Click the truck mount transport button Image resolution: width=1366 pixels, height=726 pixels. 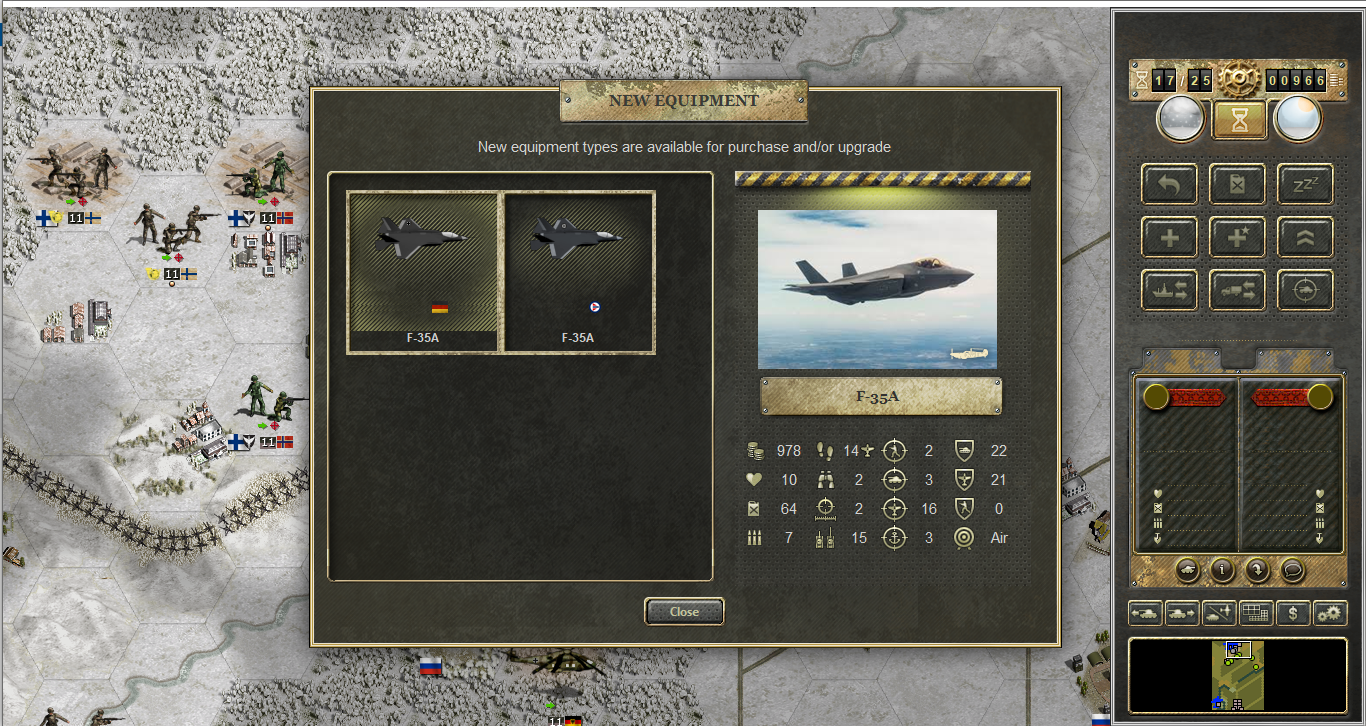pos(1237,290)
